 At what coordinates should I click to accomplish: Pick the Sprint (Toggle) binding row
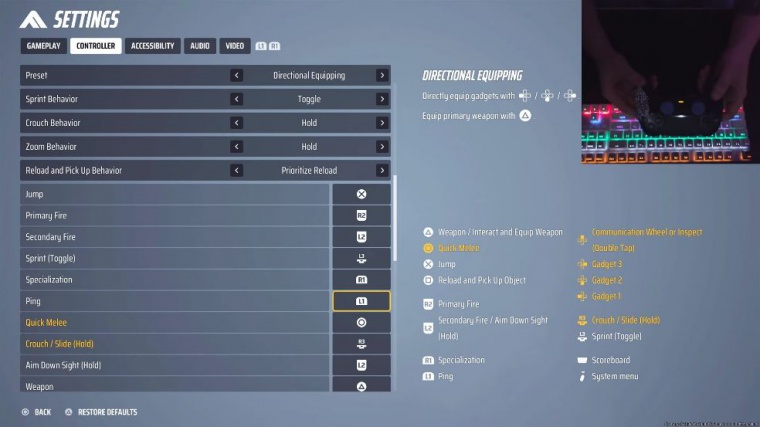175,258
